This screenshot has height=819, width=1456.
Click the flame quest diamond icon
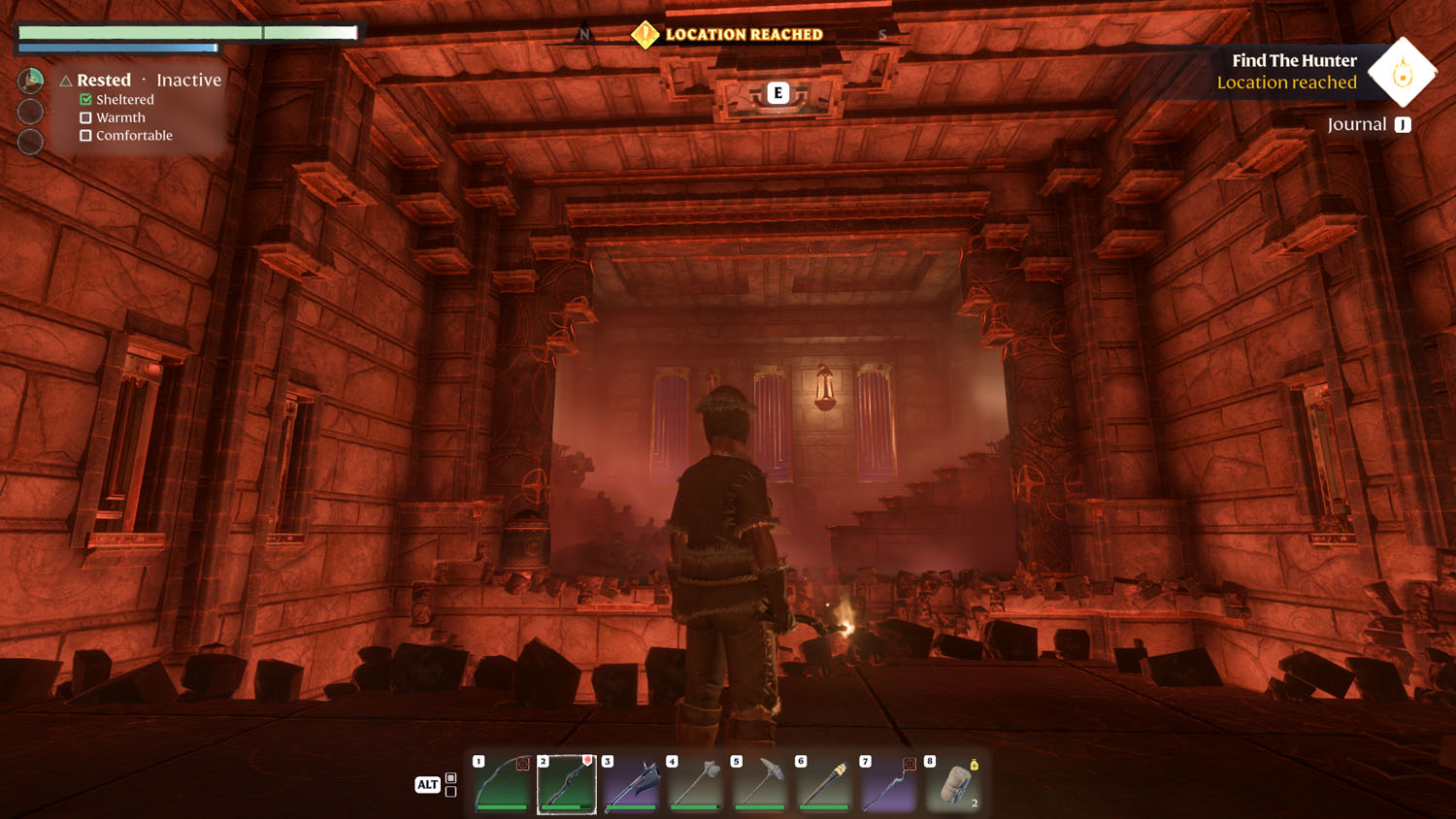1402,73
